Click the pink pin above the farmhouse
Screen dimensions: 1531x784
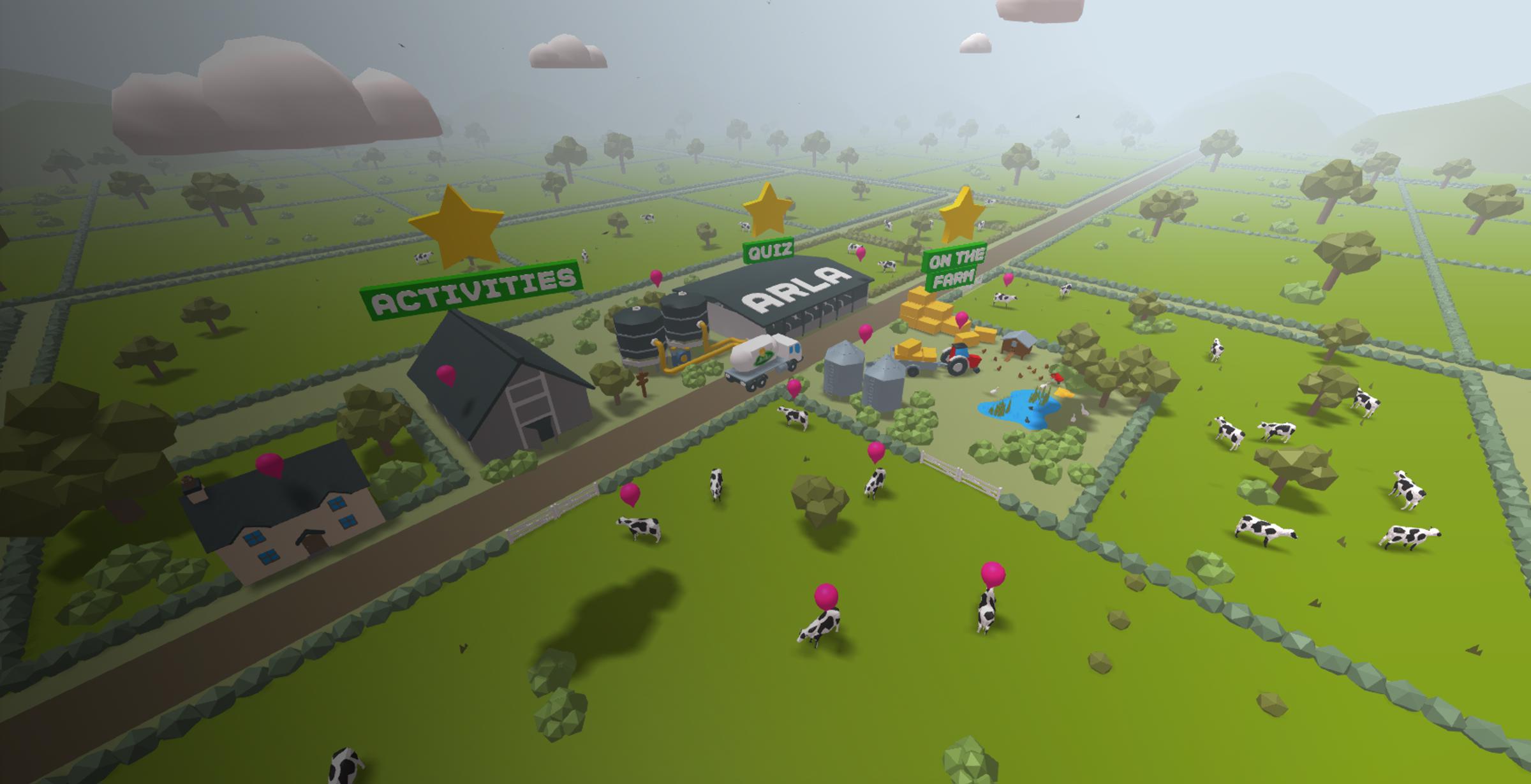point(270,464)
